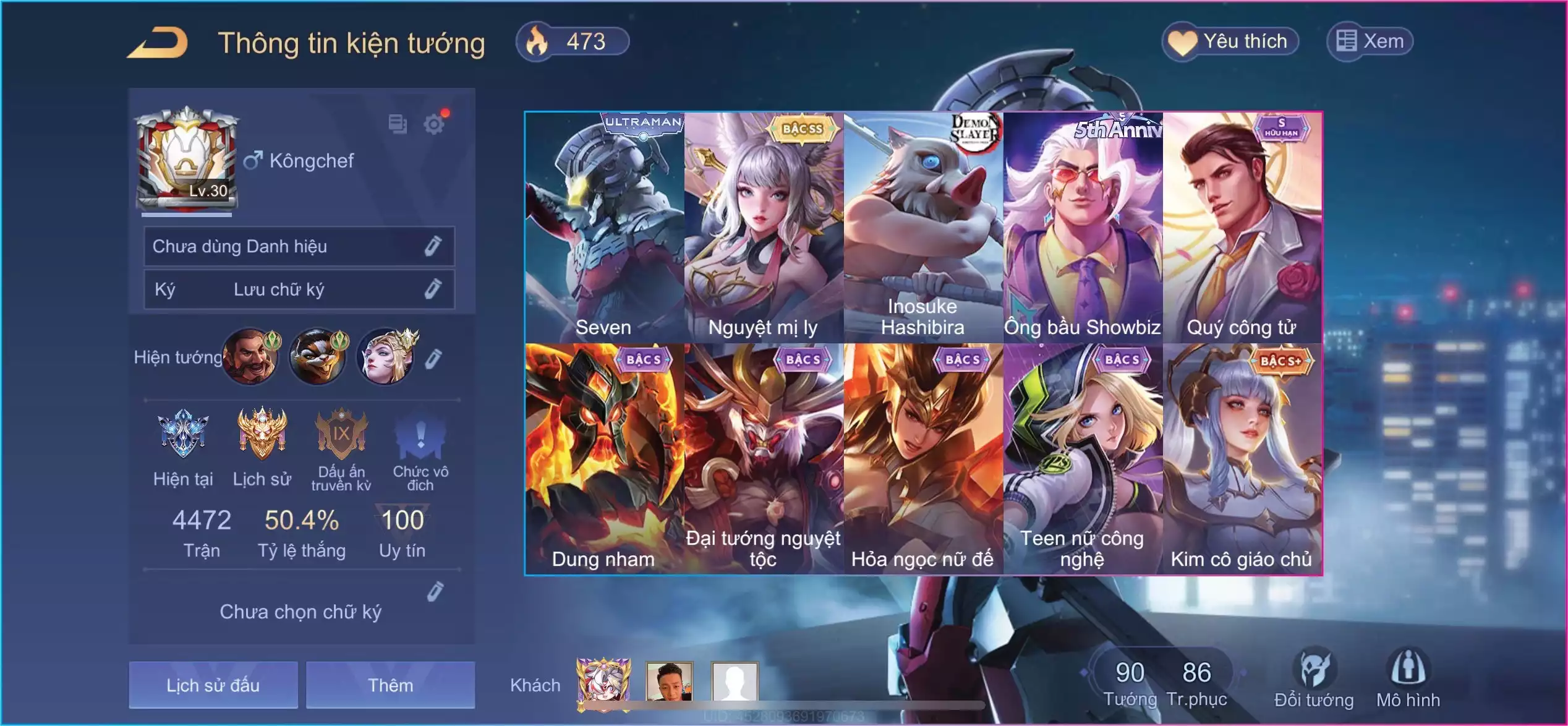Choose the Inosuke Hashibira skin card

(x=923, y=227)
